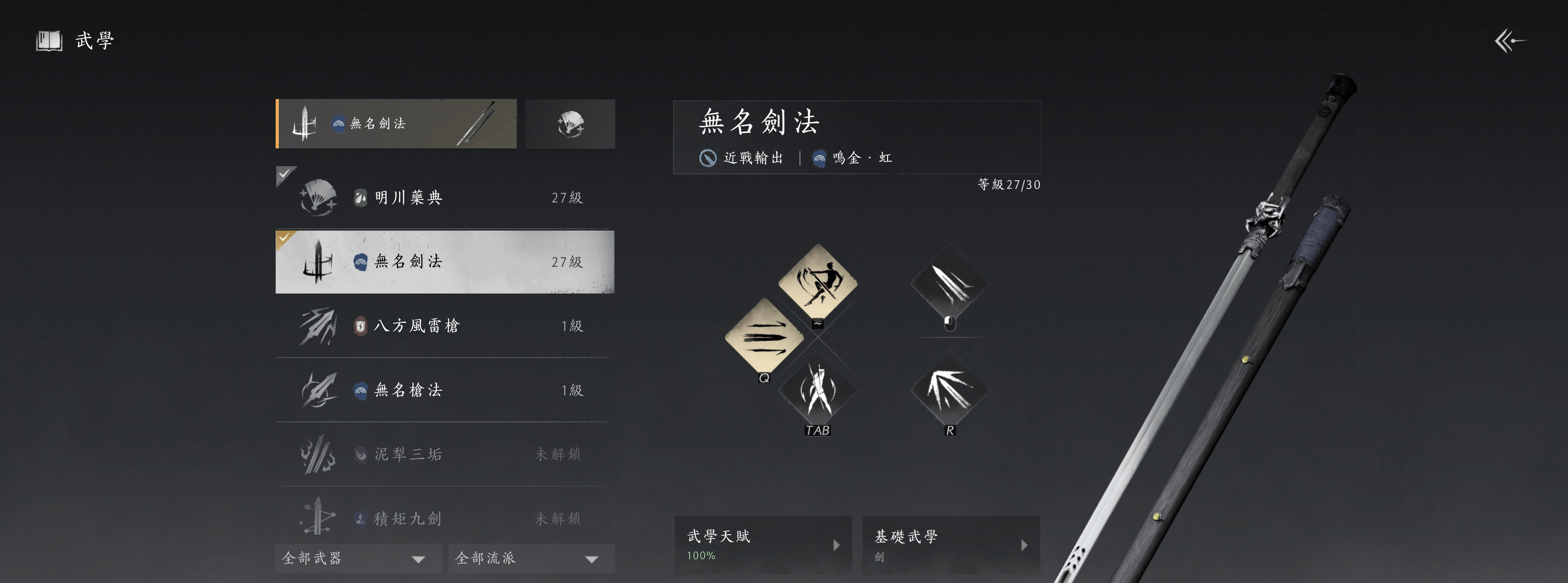The width and height of the screenshot is (1568, 583).
Task: Select the mouse-button dagger skill icon
Action: click(x=950, y=286)
